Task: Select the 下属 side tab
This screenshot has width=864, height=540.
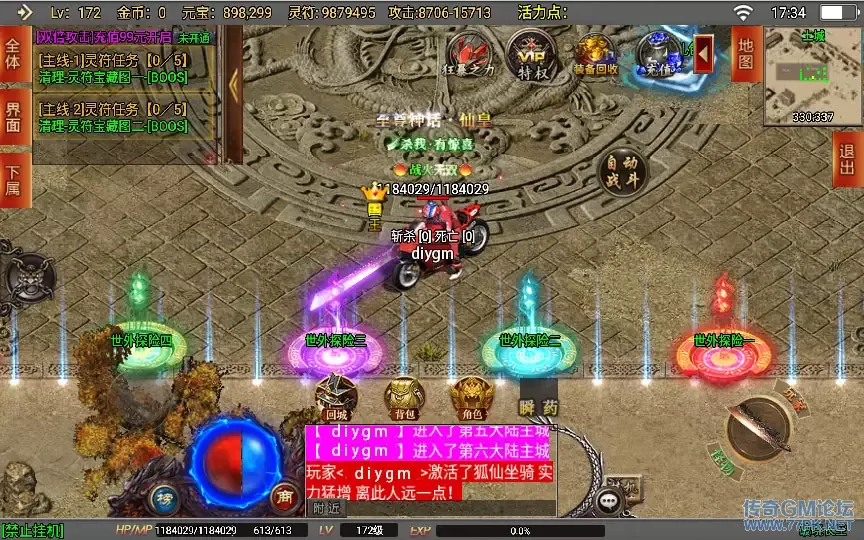Action: pos(14,181)
